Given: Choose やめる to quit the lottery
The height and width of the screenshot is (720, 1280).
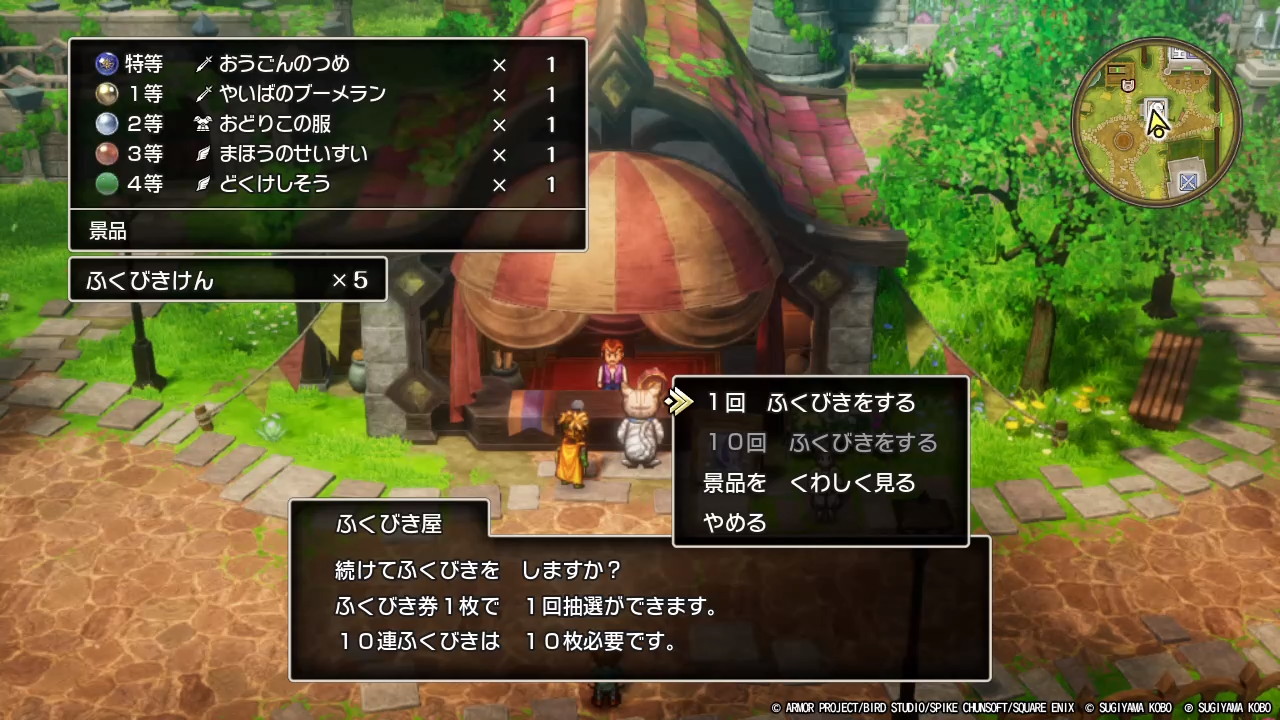Looking at the screenshot, I should [x=735, y=522].
